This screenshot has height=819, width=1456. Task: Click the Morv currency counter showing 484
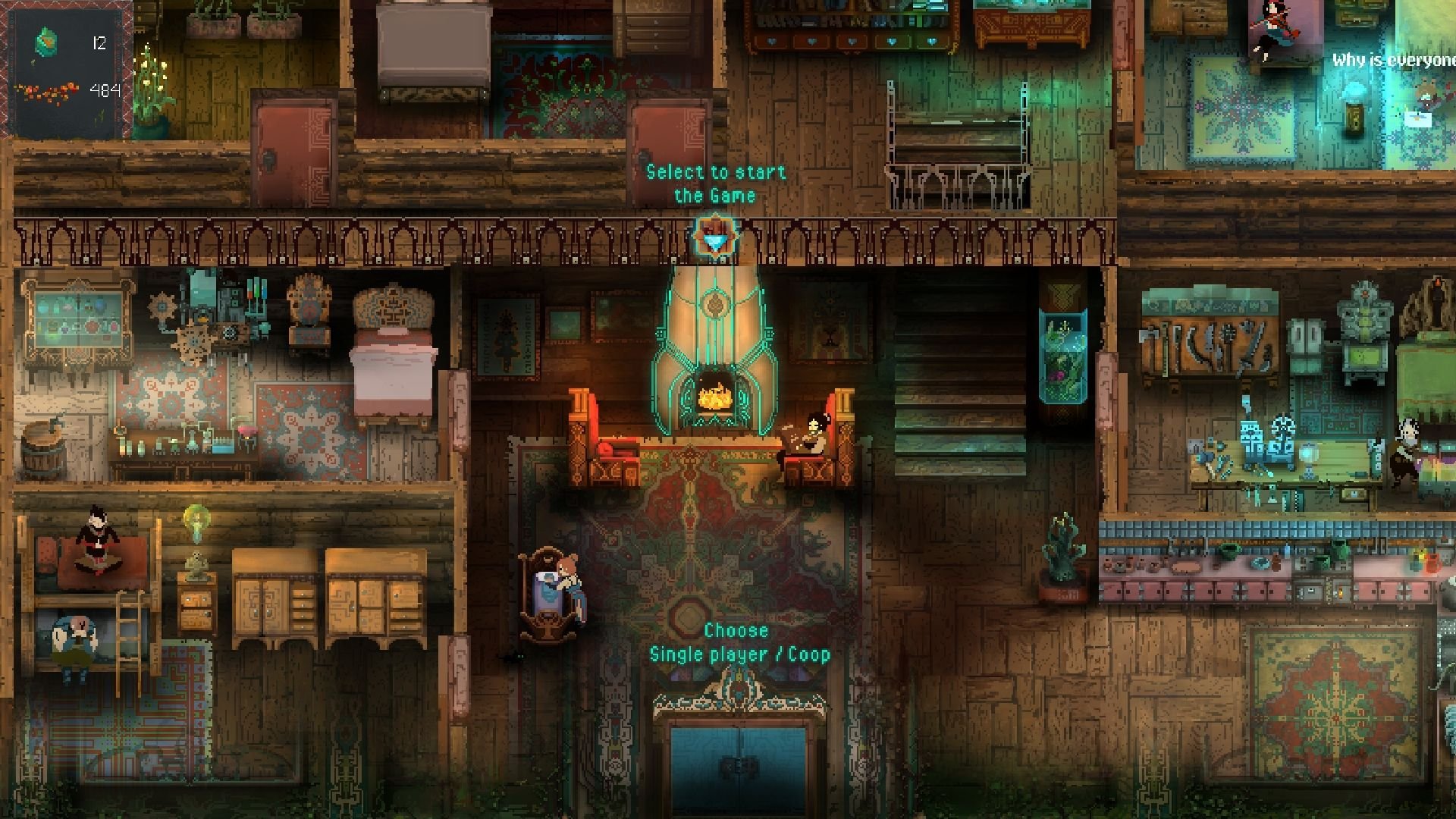(x=106, y=89)
